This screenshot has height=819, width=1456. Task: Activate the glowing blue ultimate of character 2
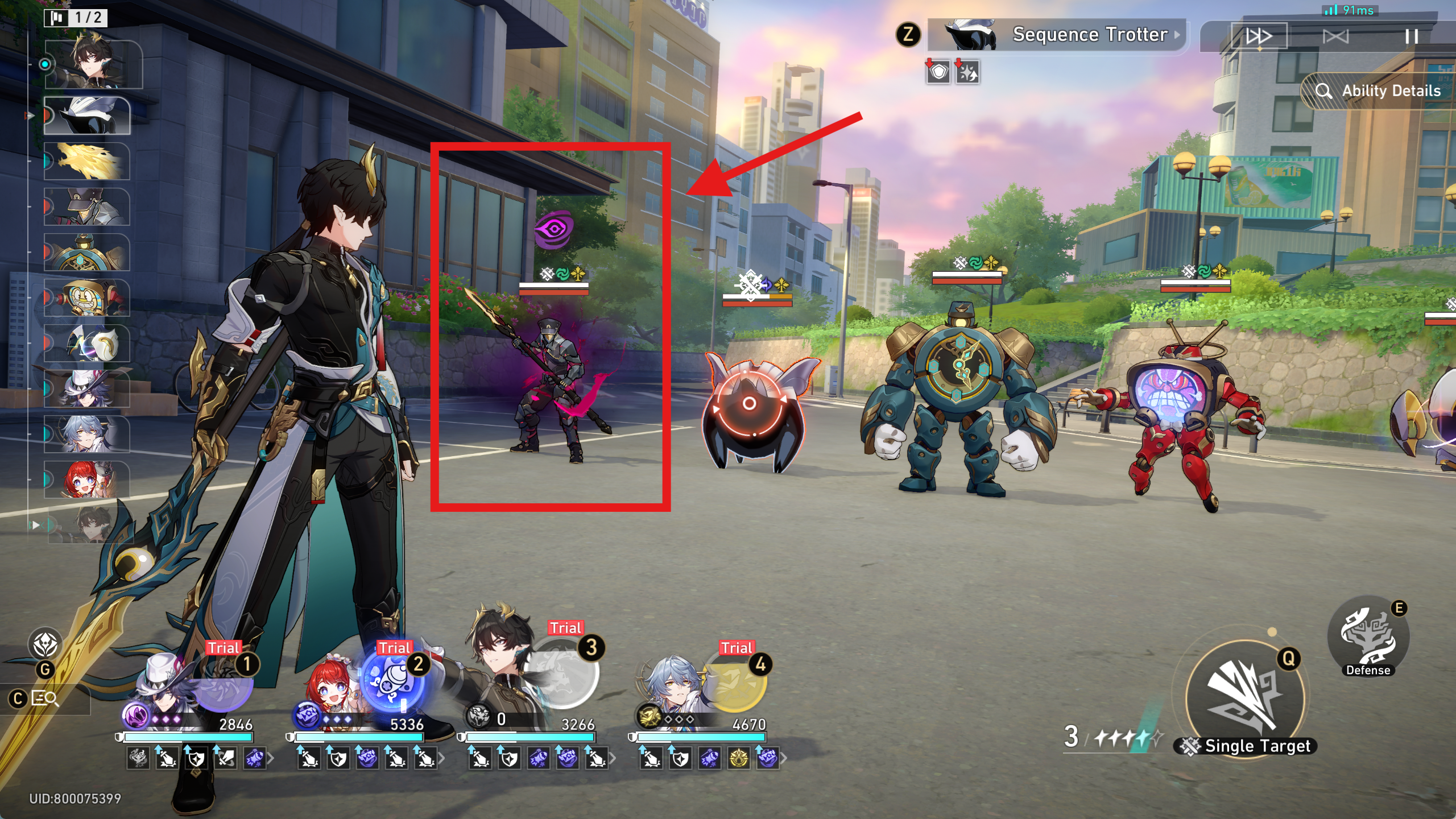tap(392, 681)
